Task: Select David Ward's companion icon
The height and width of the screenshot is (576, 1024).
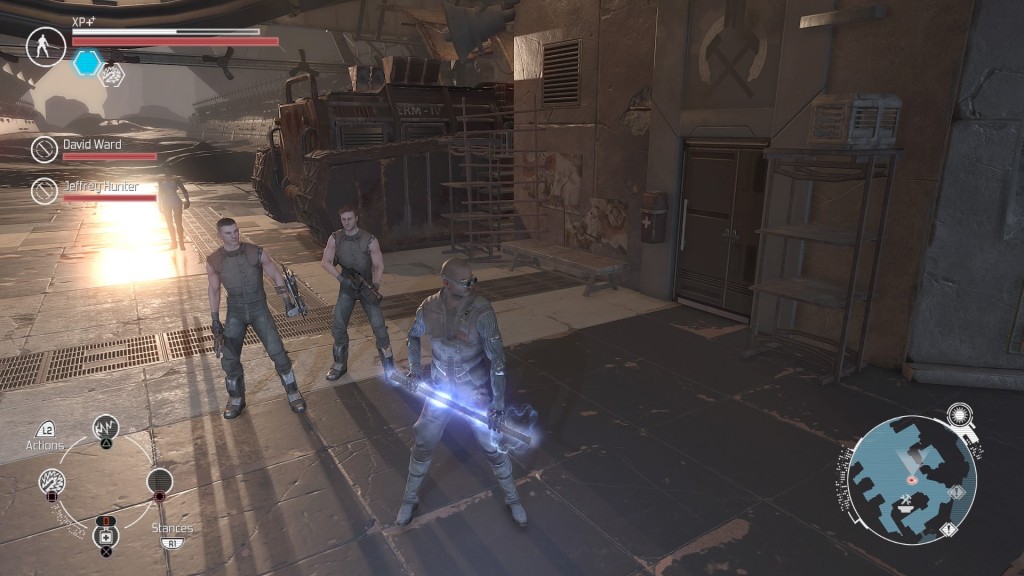Action: 44,150
